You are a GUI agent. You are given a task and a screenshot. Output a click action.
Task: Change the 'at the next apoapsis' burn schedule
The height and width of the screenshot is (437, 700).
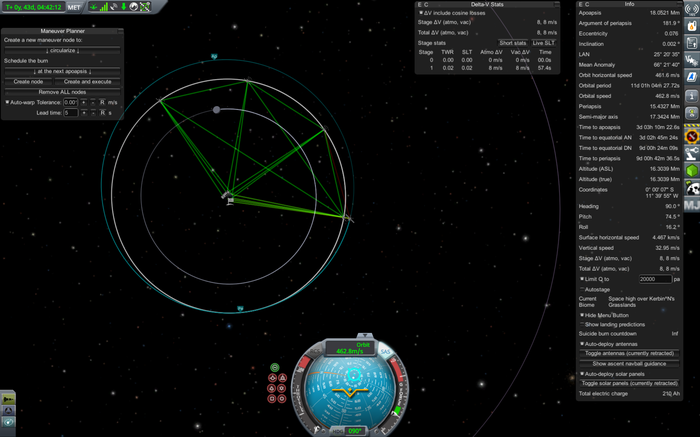tap(62, 71)
